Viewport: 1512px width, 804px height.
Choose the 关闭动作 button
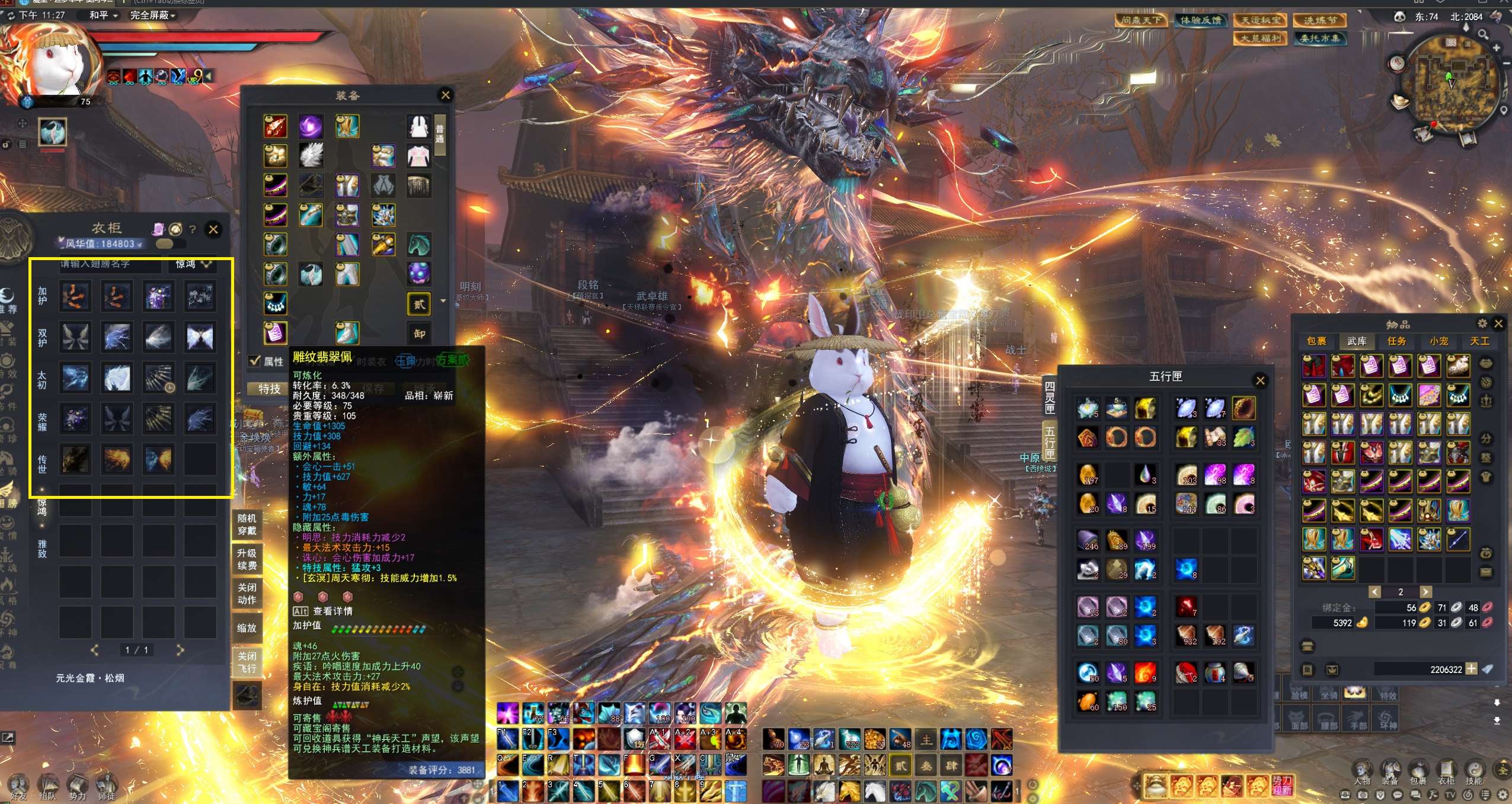point(247,593)
